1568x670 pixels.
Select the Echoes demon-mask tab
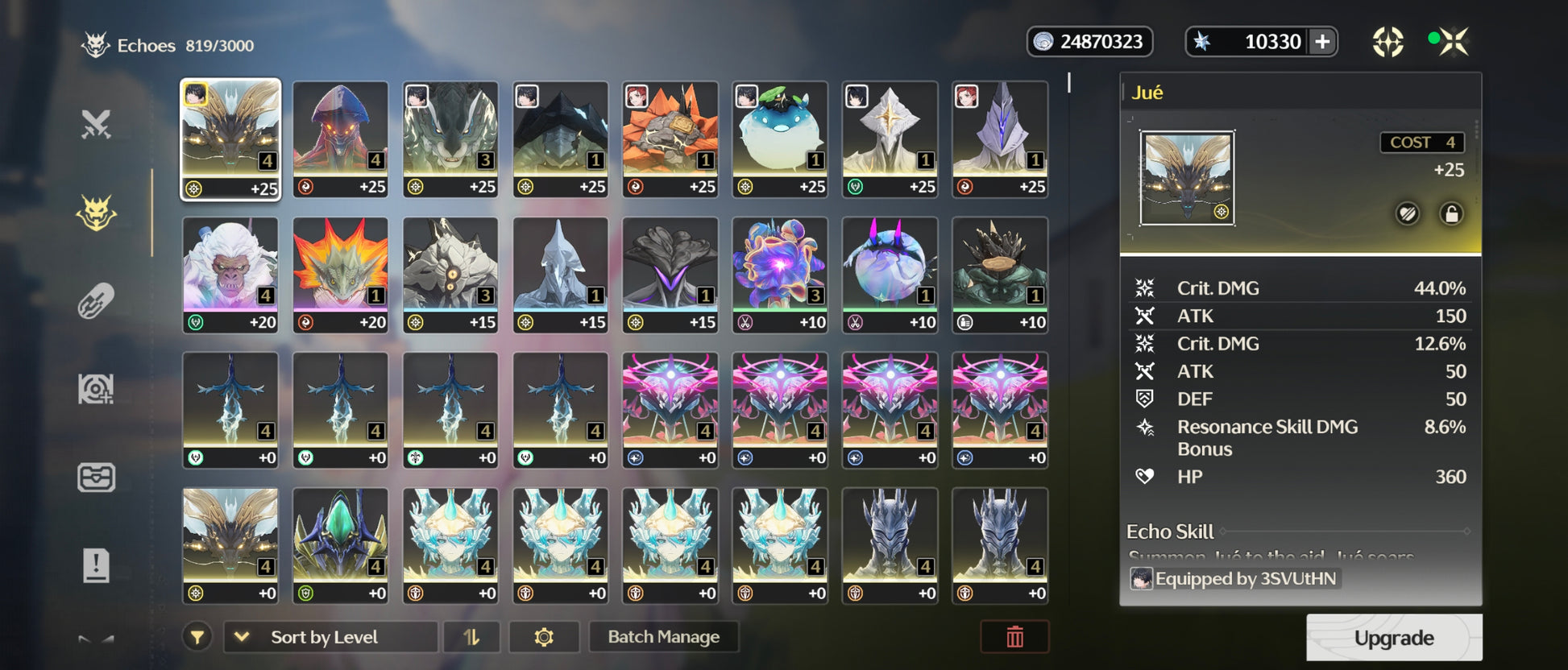point(96,213)
